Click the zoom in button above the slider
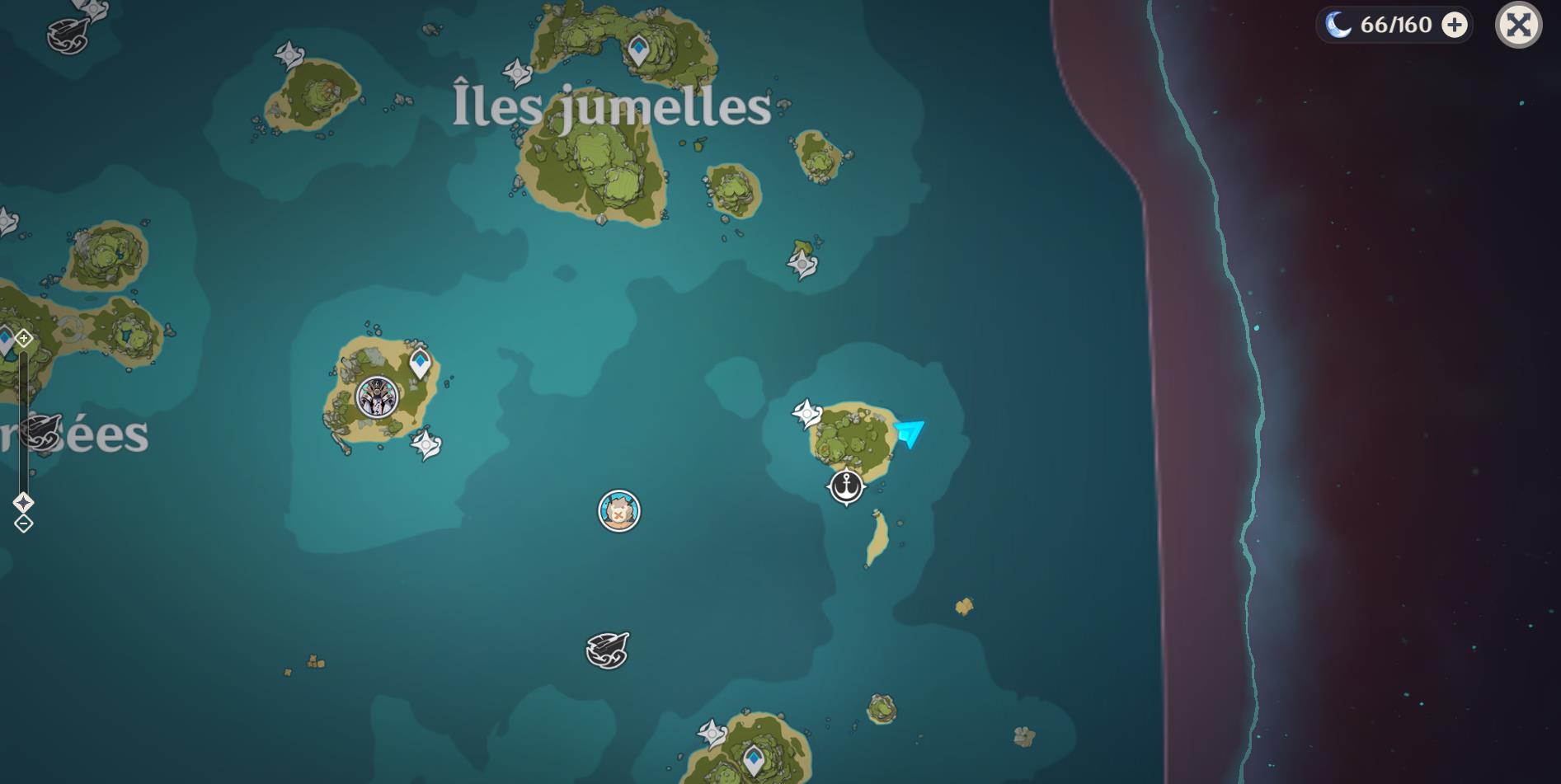This screenshot has width=1561, height=784. [22, 336]
